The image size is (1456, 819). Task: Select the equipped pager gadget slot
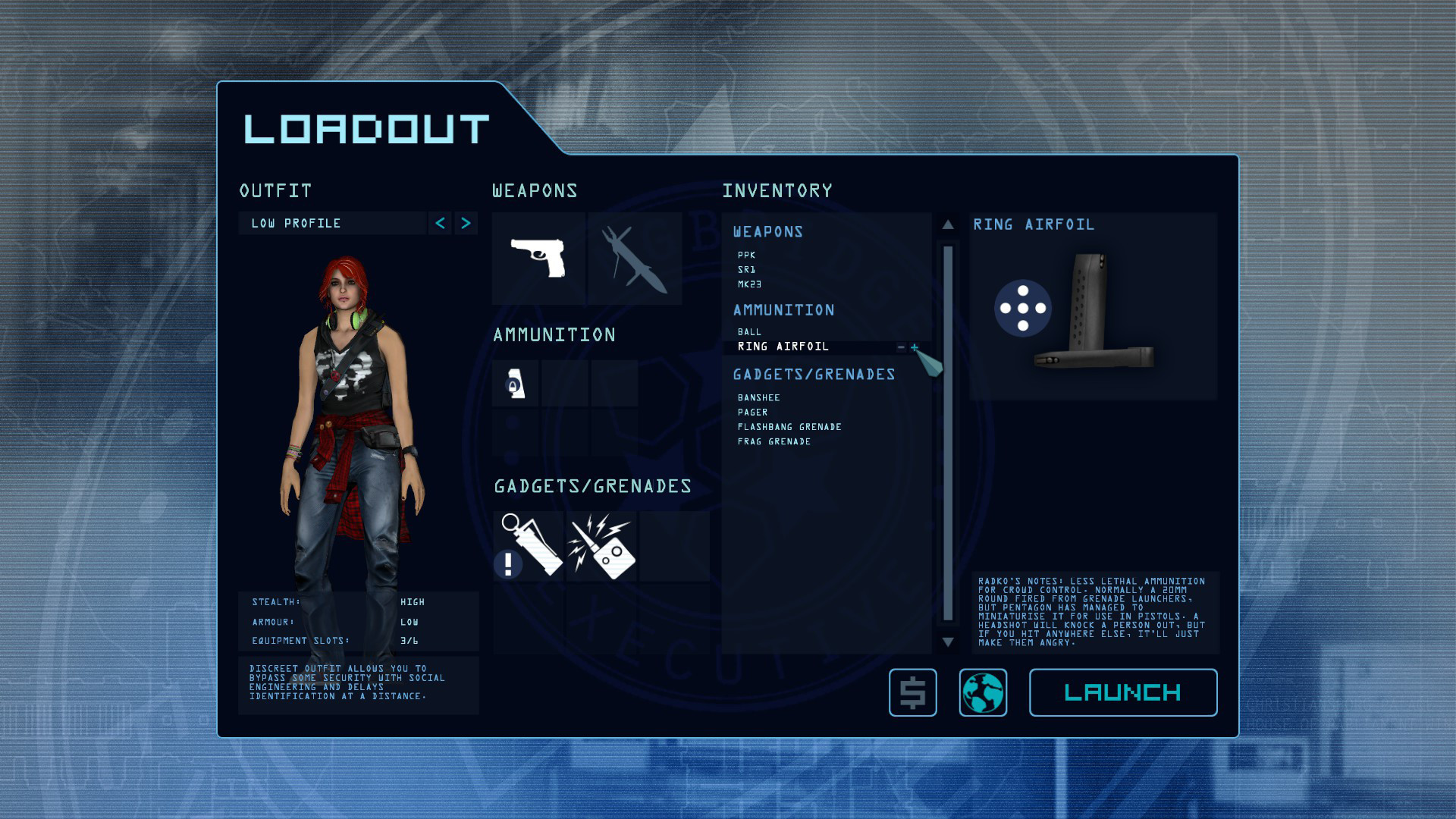(601, 546)
